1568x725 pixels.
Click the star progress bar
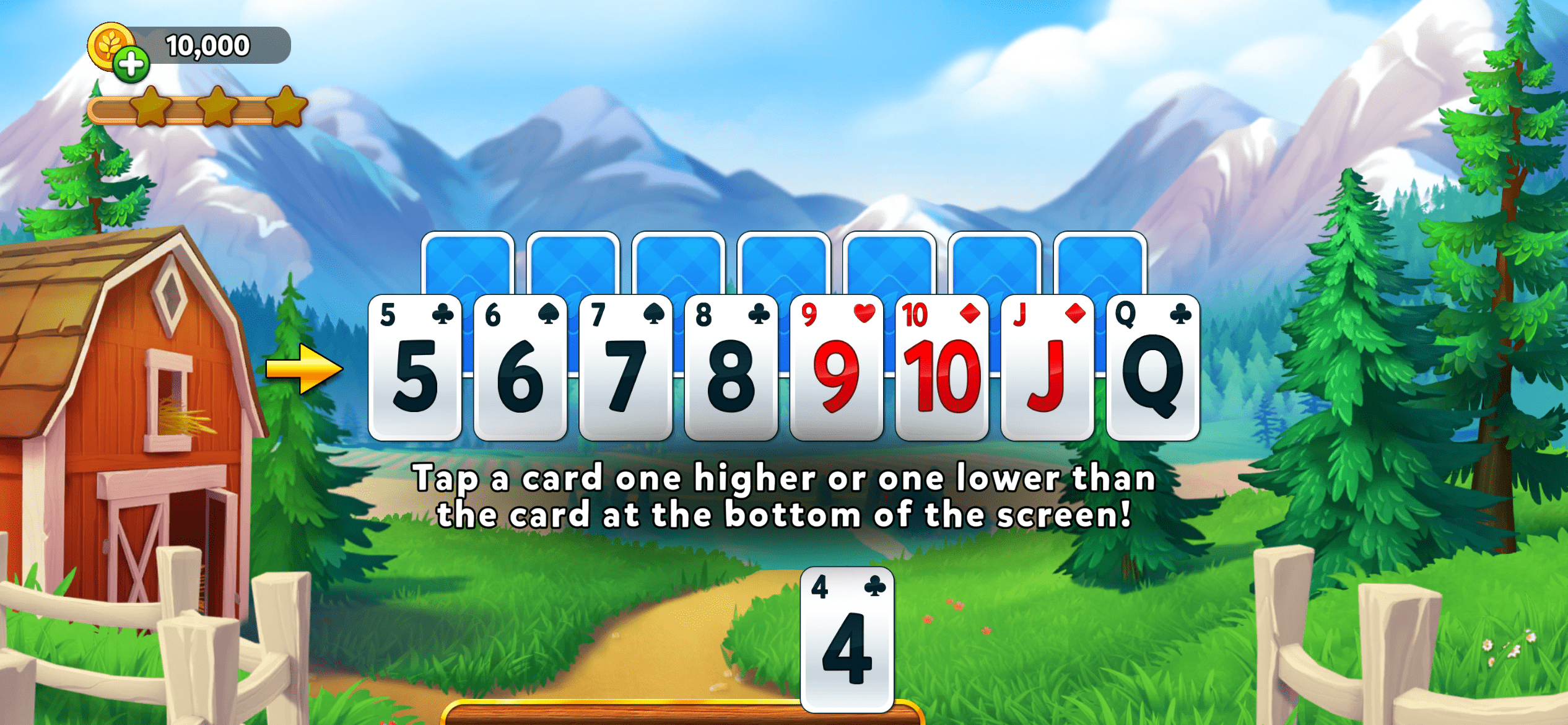(198, 110)
